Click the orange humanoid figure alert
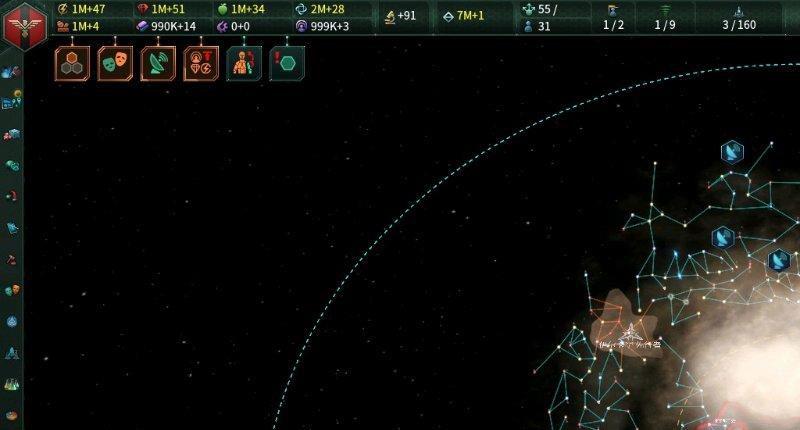The height and width of the screenshot is (430, 800). point(244,63)
